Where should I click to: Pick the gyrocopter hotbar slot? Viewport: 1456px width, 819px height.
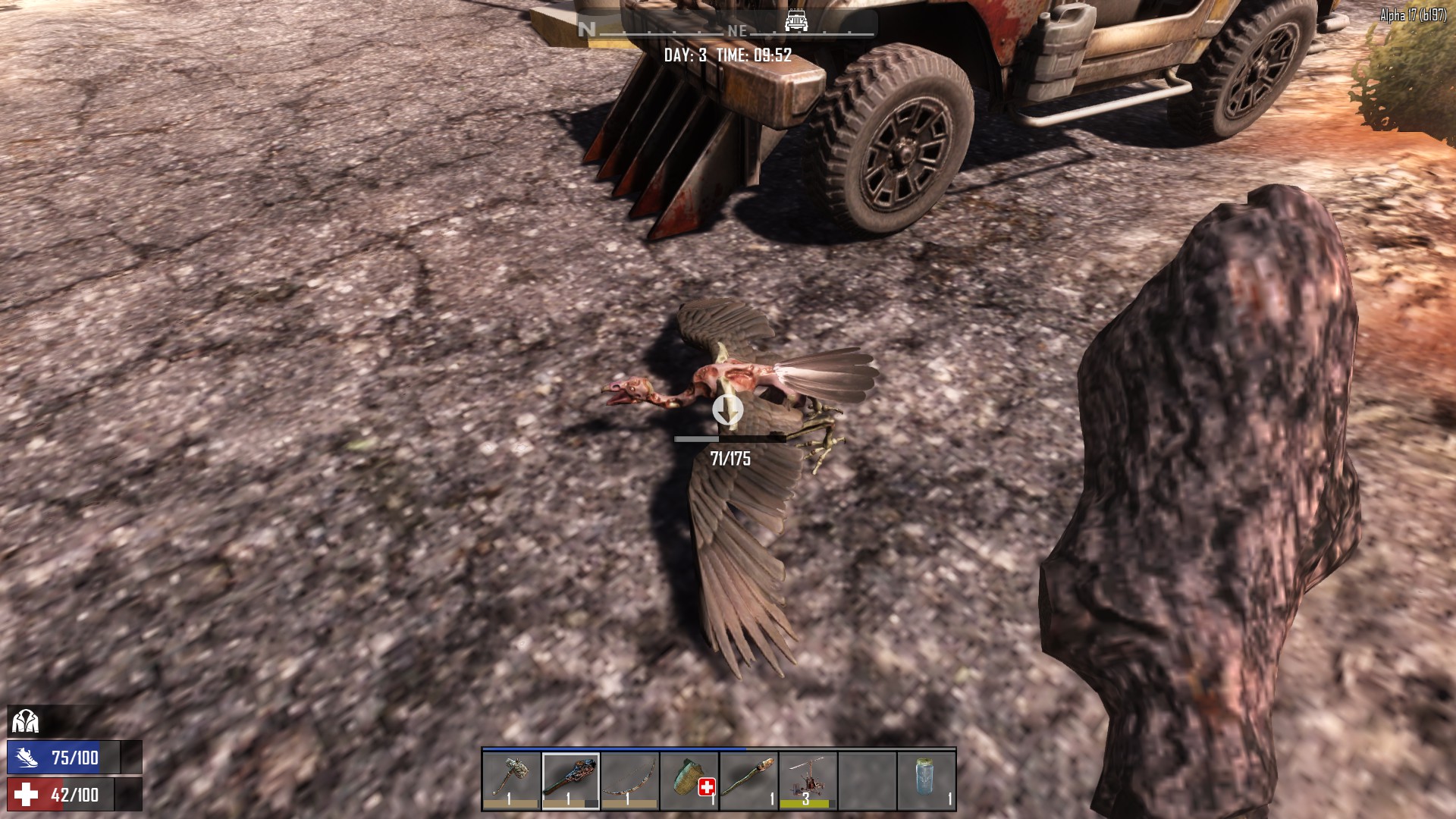(807, 780)
